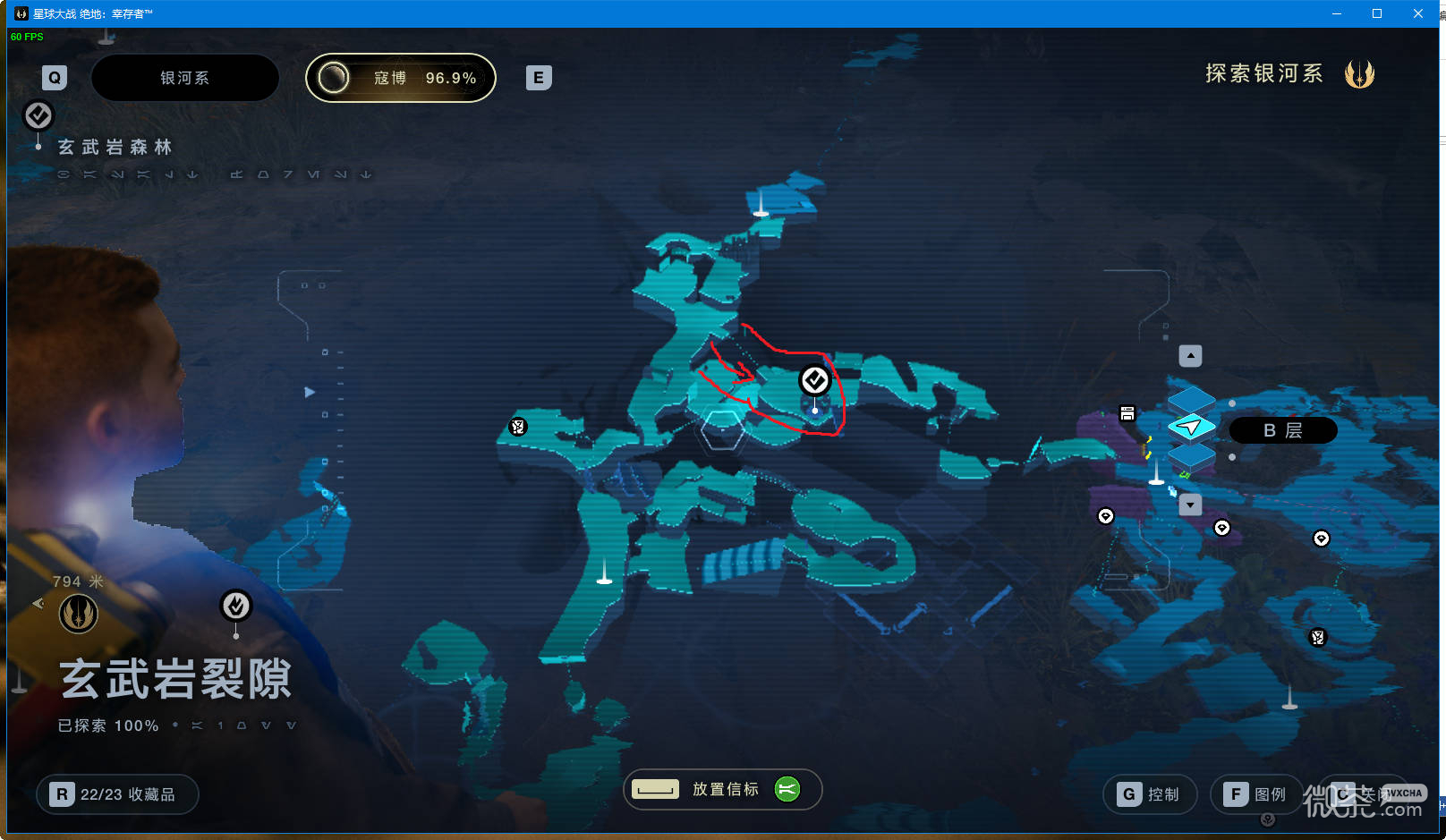1446x840 pixels.
Task: Go up one map floor level
Action: tap(1190, 356)
